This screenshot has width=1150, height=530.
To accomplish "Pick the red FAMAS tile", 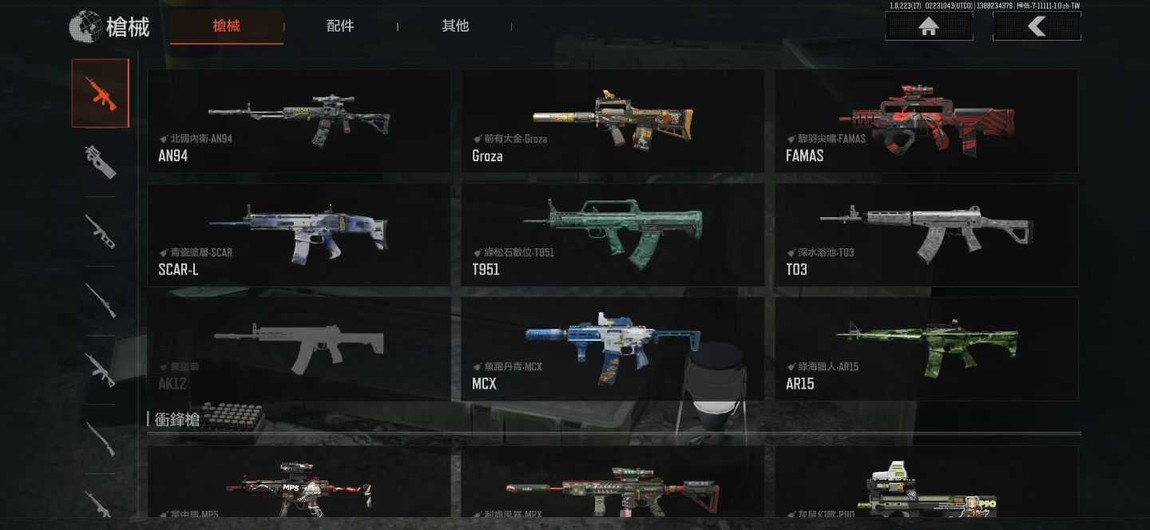I will coord(926,120).
